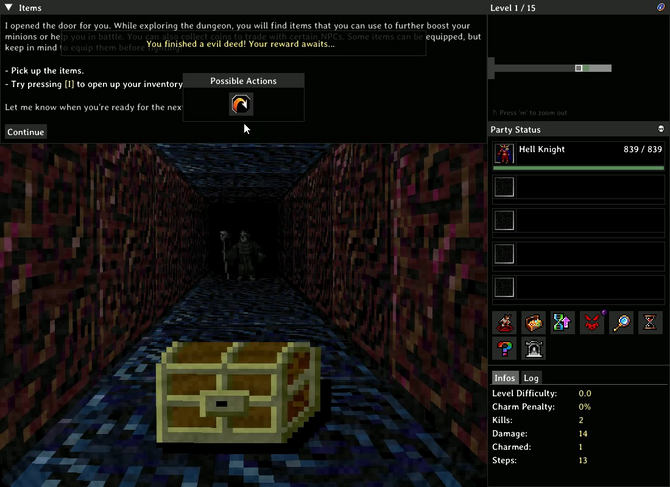Click the icon beside Level 1 / 15
Image resolution: width=670 pixels, height=487 pixels.
coord(661,7)
